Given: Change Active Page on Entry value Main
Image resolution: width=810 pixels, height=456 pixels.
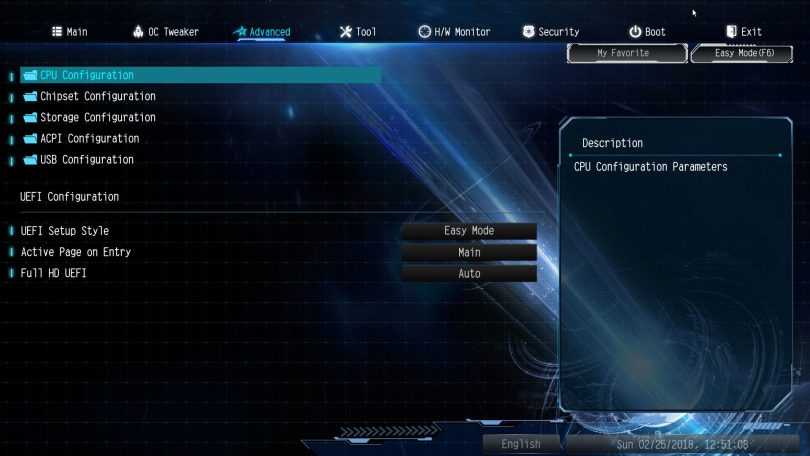Looking at the screenshot, I should pos(469,252).
